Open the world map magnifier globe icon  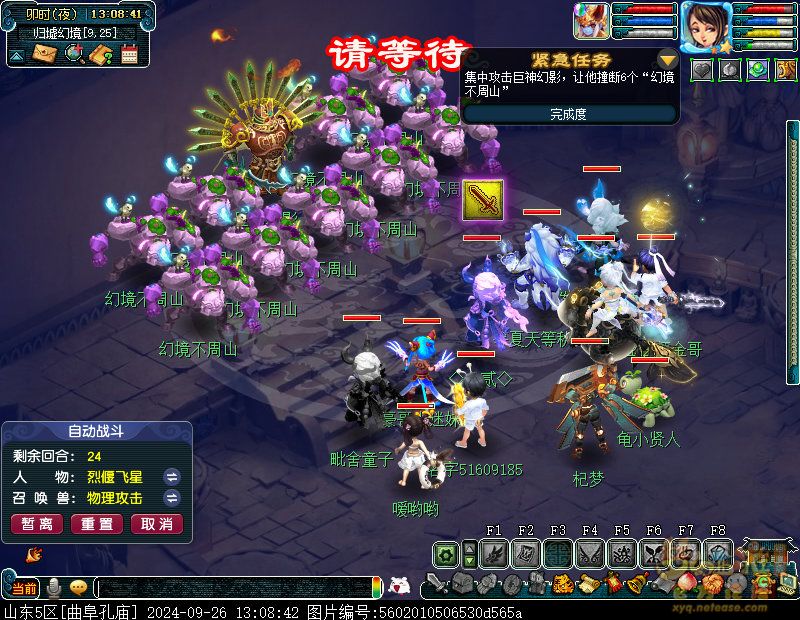pos(73,55)
